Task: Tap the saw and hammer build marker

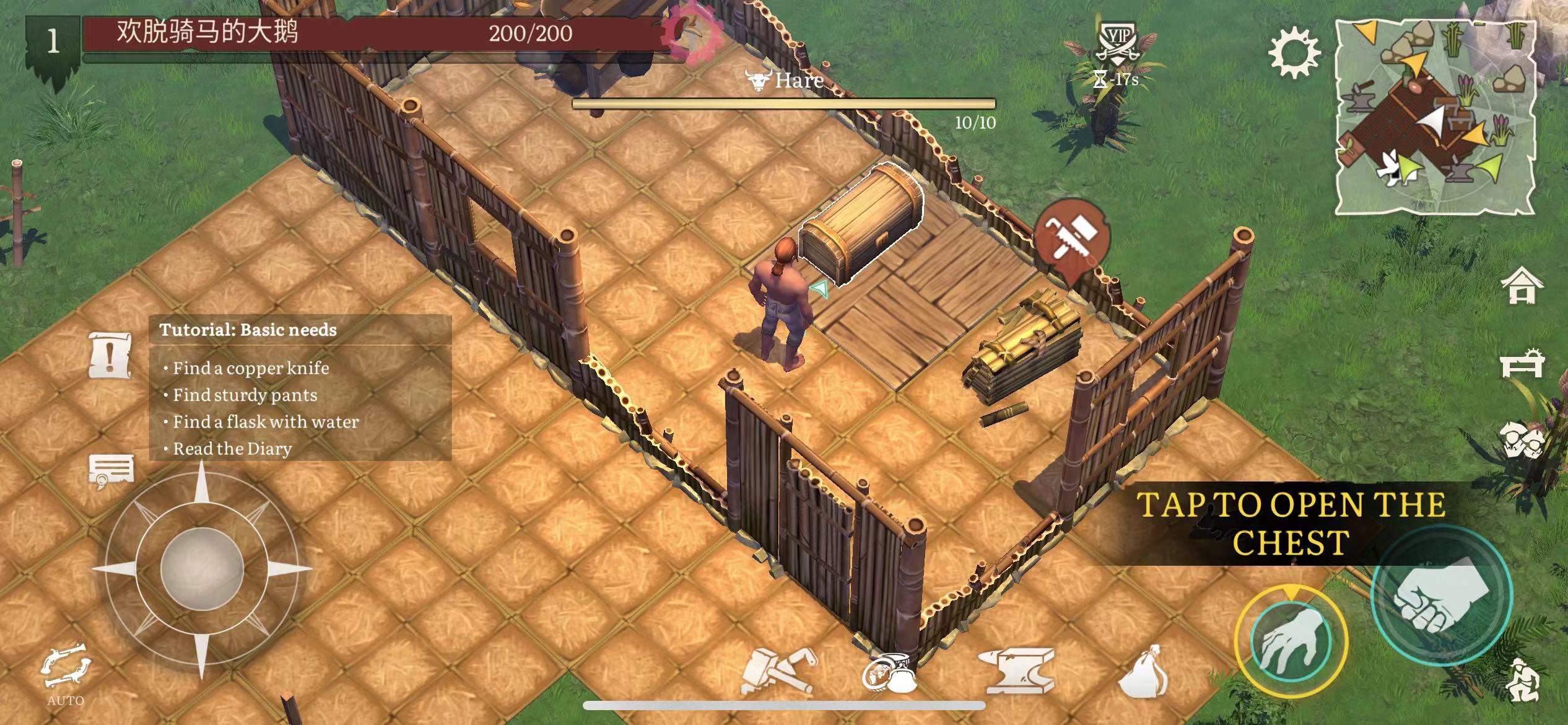Action: pos(1072,238)
